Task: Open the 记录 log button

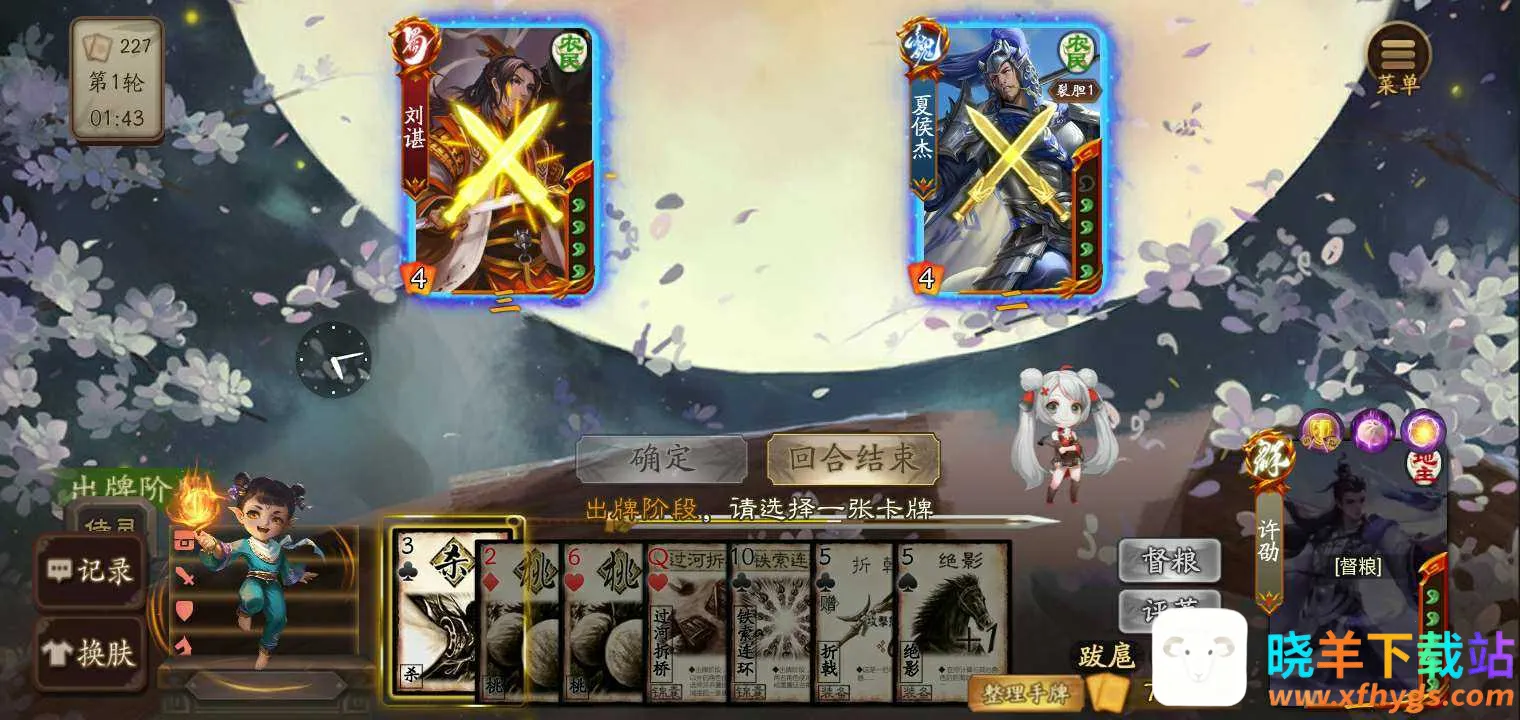Action: tap(90, 571)
